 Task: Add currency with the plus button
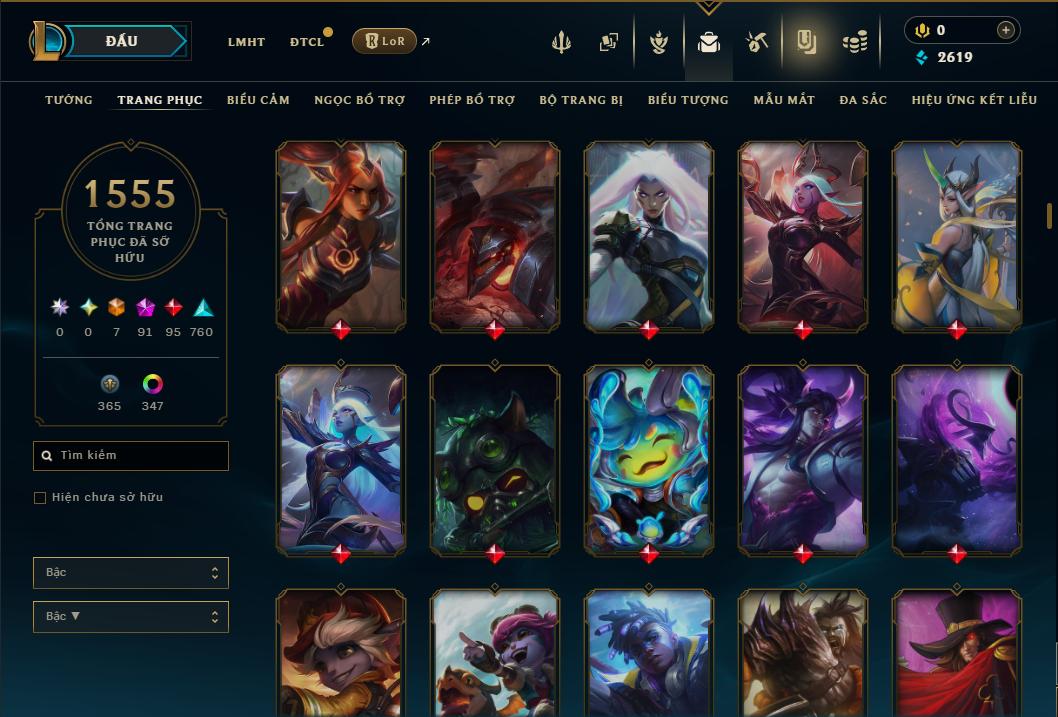click(x=1005, y=31)
